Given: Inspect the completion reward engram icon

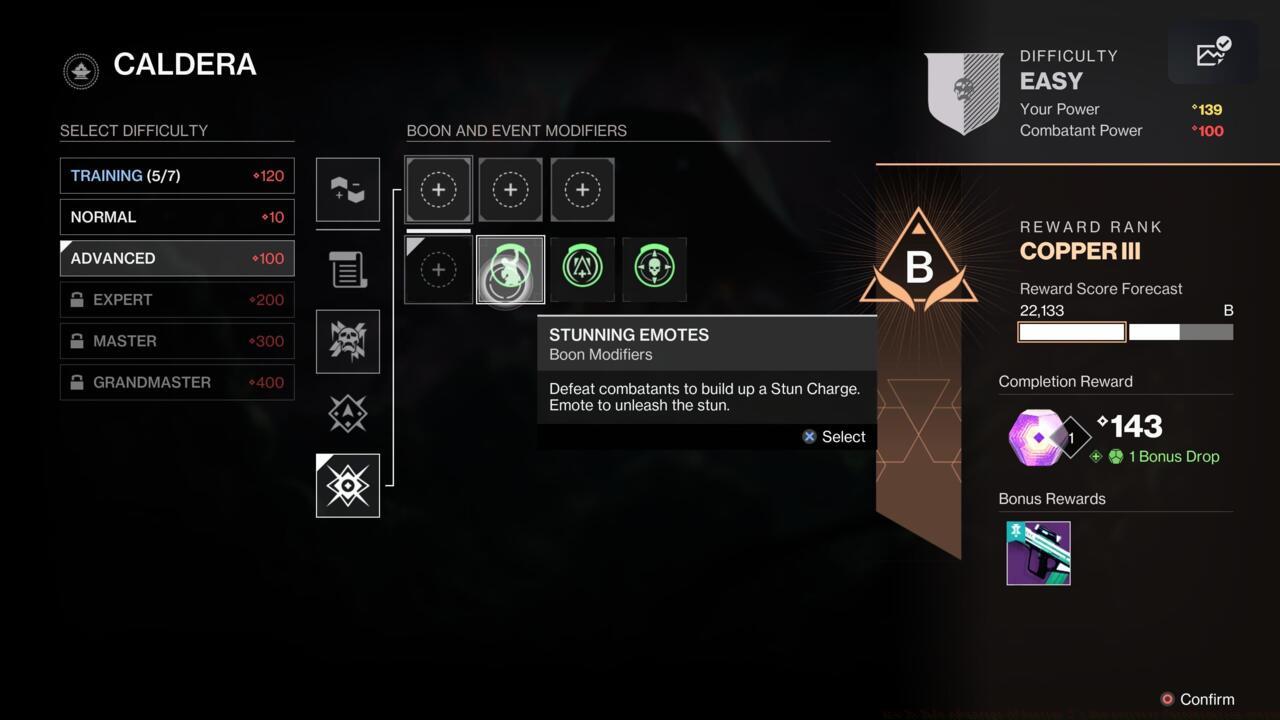Looking at the screenshot, I should 1036,438.
